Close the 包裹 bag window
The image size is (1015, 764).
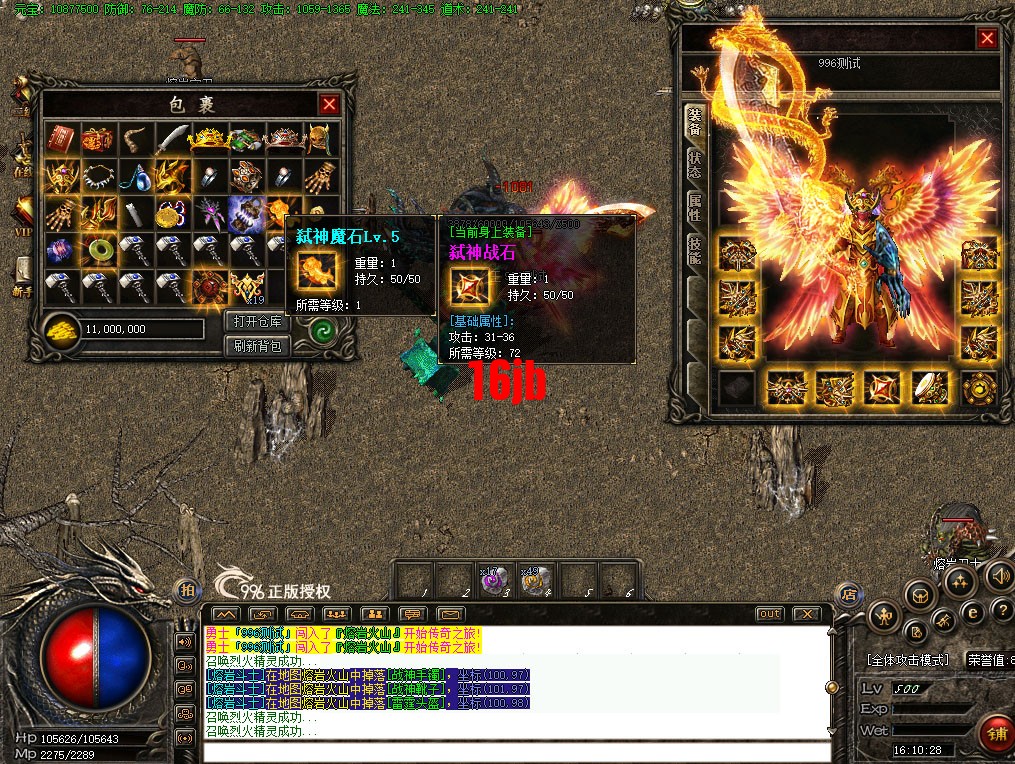point(329,104)
